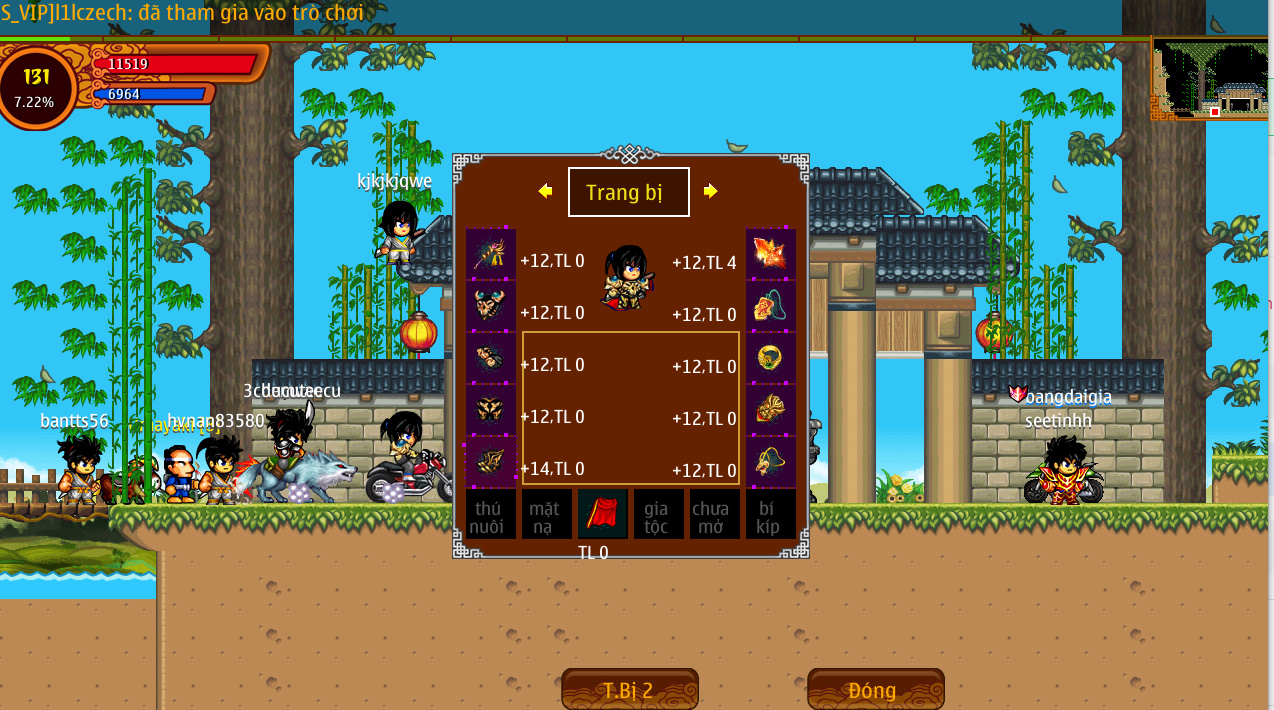This screenshot has height=710, width=1274.
Task: Open the gia tộc slot
Action: [658, 515]
